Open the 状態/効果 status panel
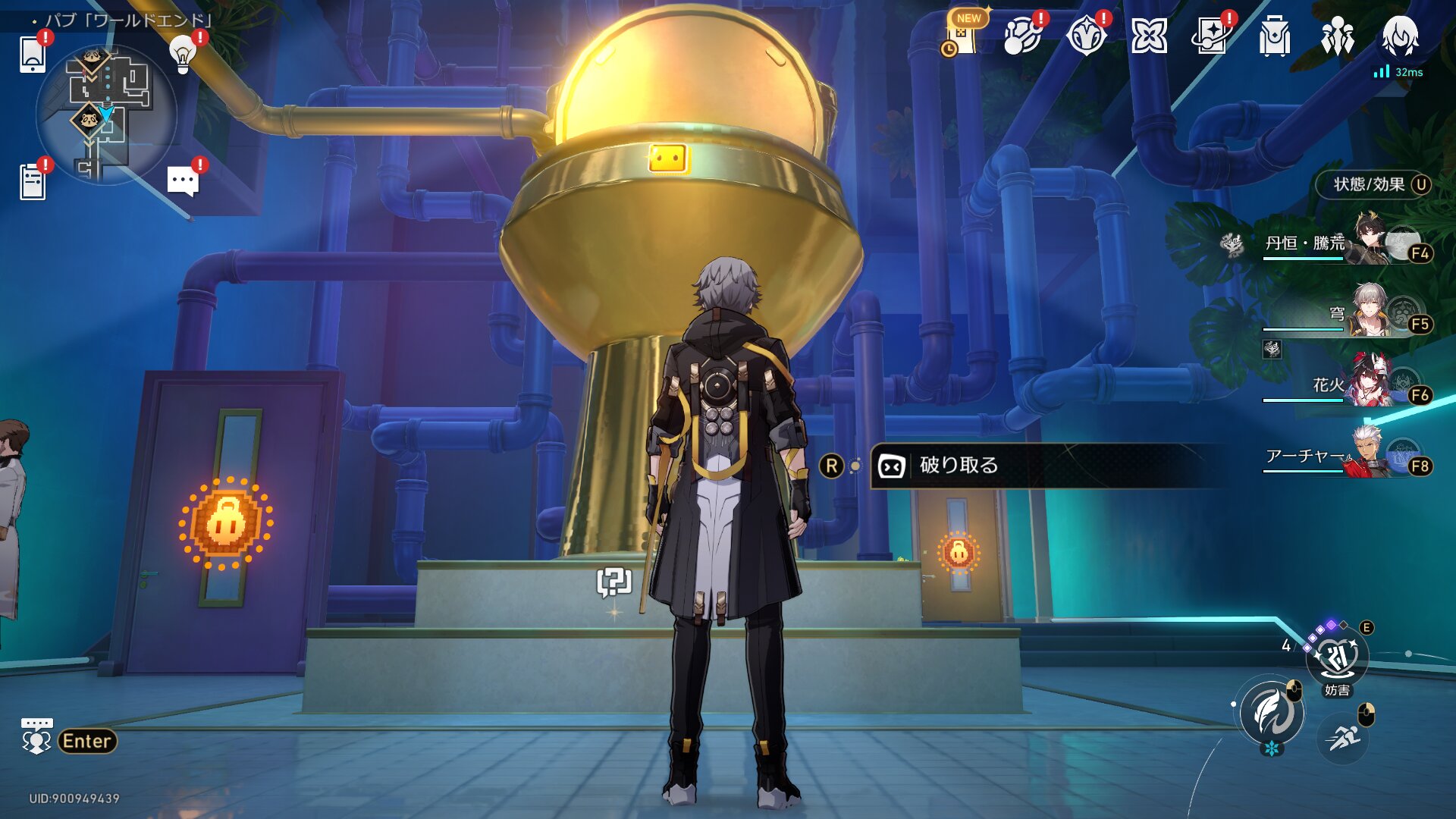This screenshot has width=1456, height=819. [1373, 185]
